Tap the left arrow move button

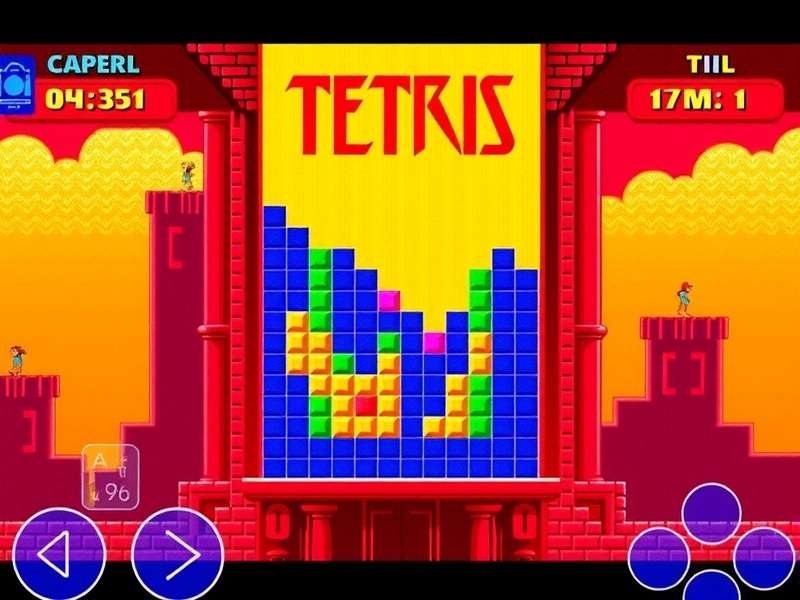59,555
